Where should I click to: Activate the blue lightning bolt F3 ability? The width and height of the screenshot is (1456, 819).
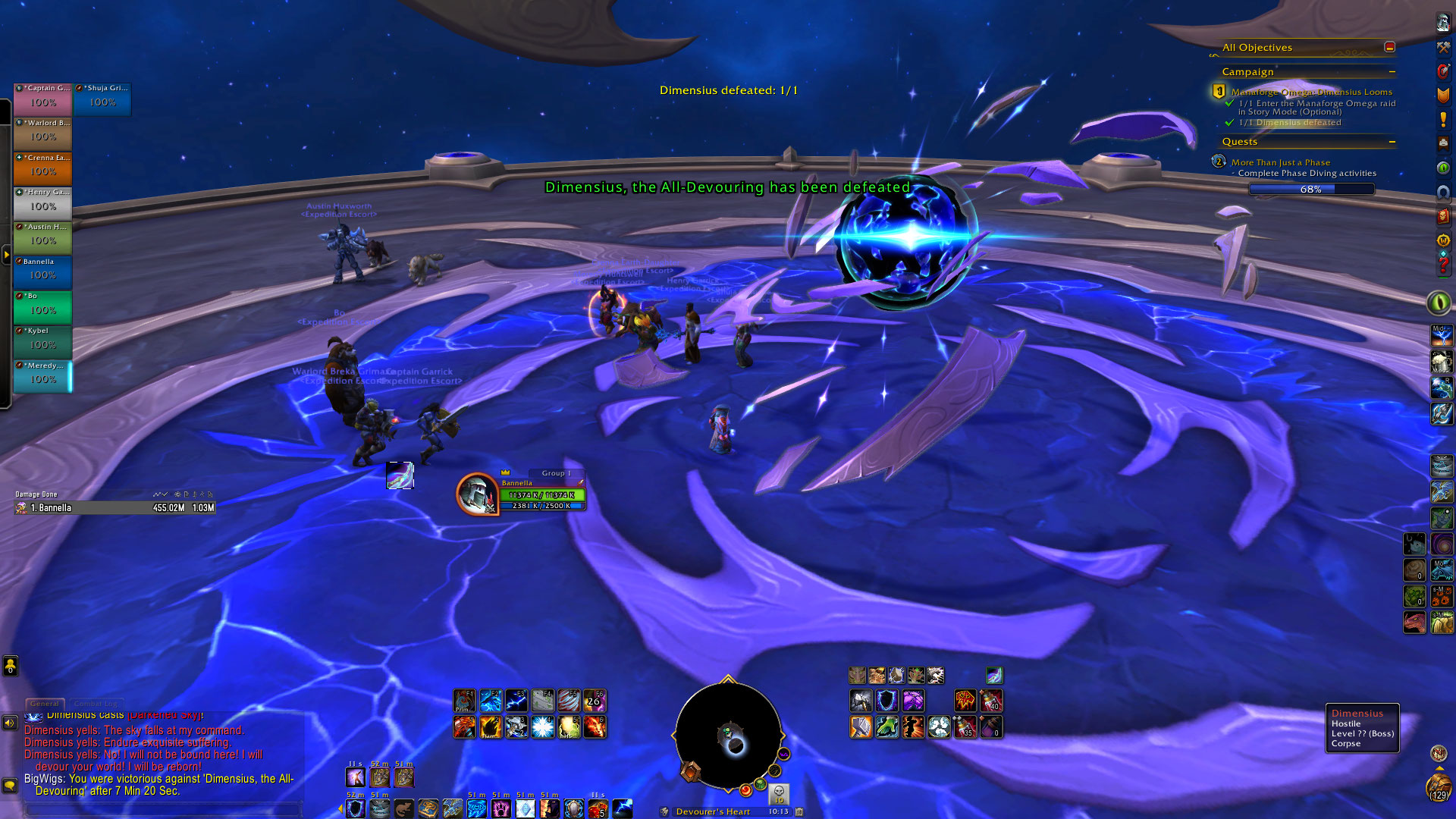coord(516,701)
